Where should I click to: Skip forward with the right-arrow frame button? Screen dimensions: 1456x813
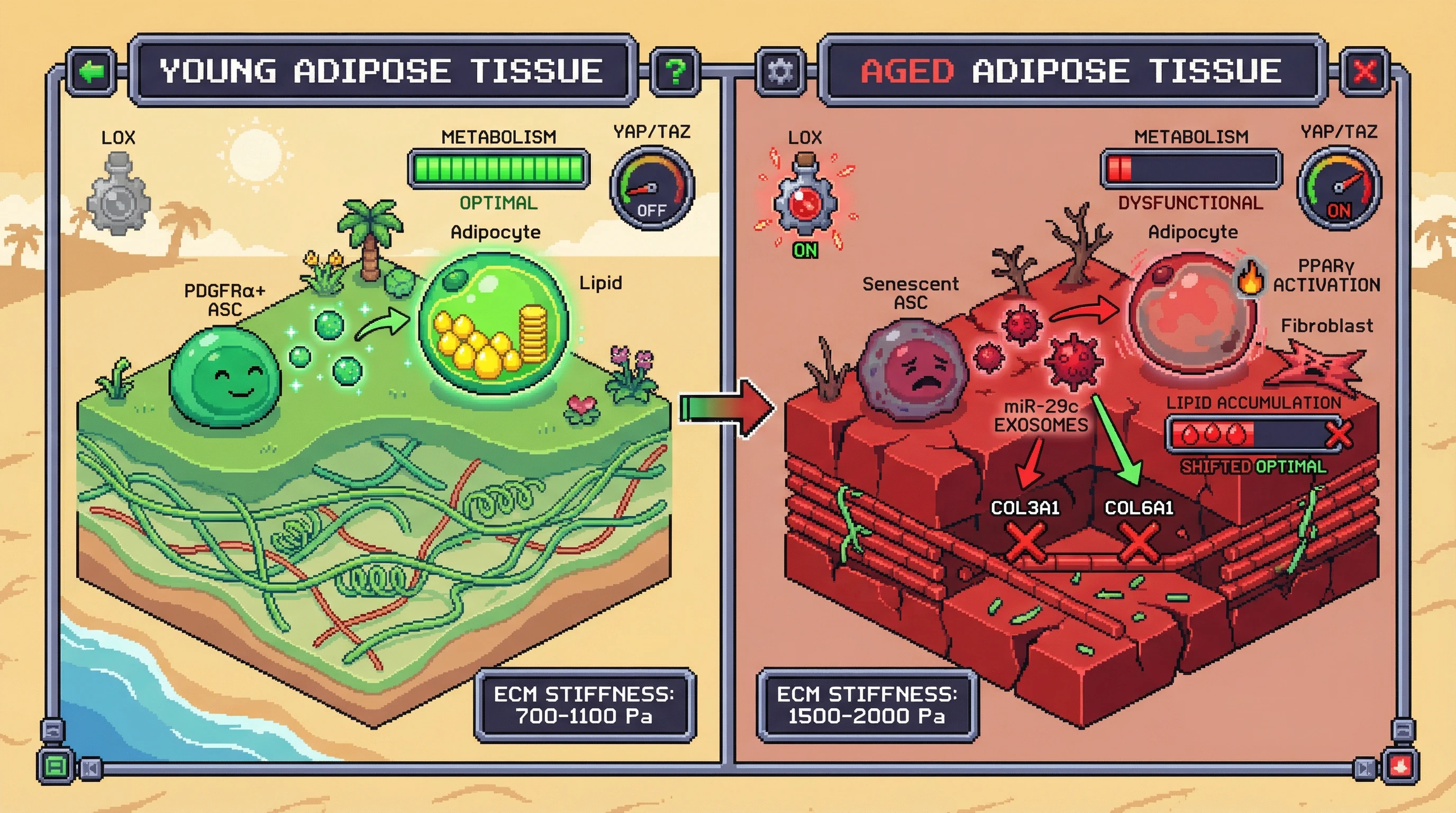[1364, 769]
